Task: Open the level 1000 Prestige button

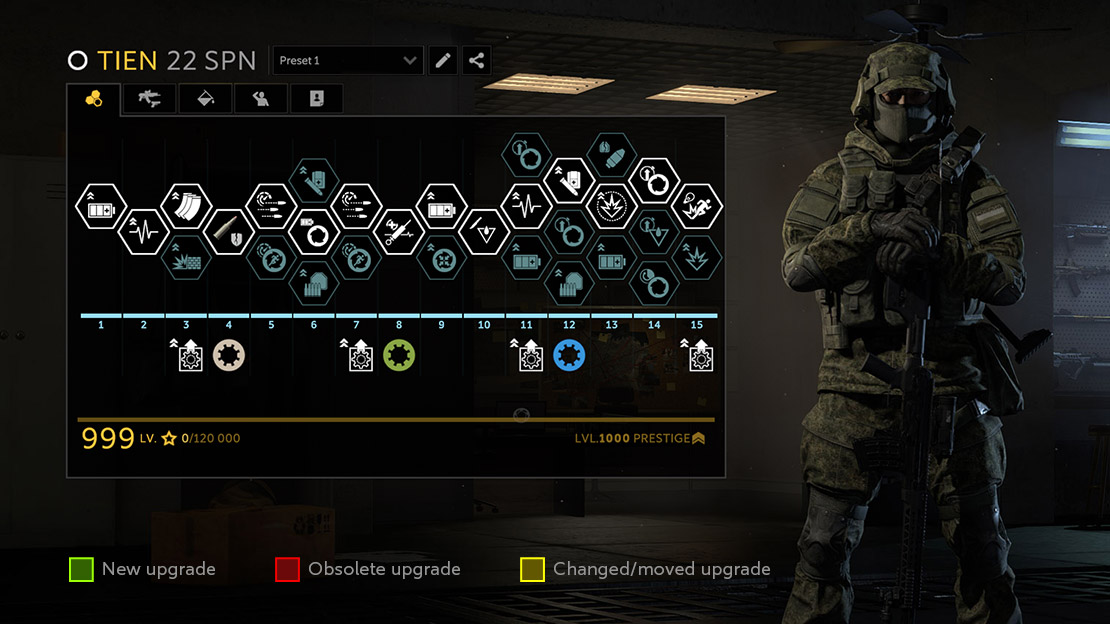Action: 640,438
